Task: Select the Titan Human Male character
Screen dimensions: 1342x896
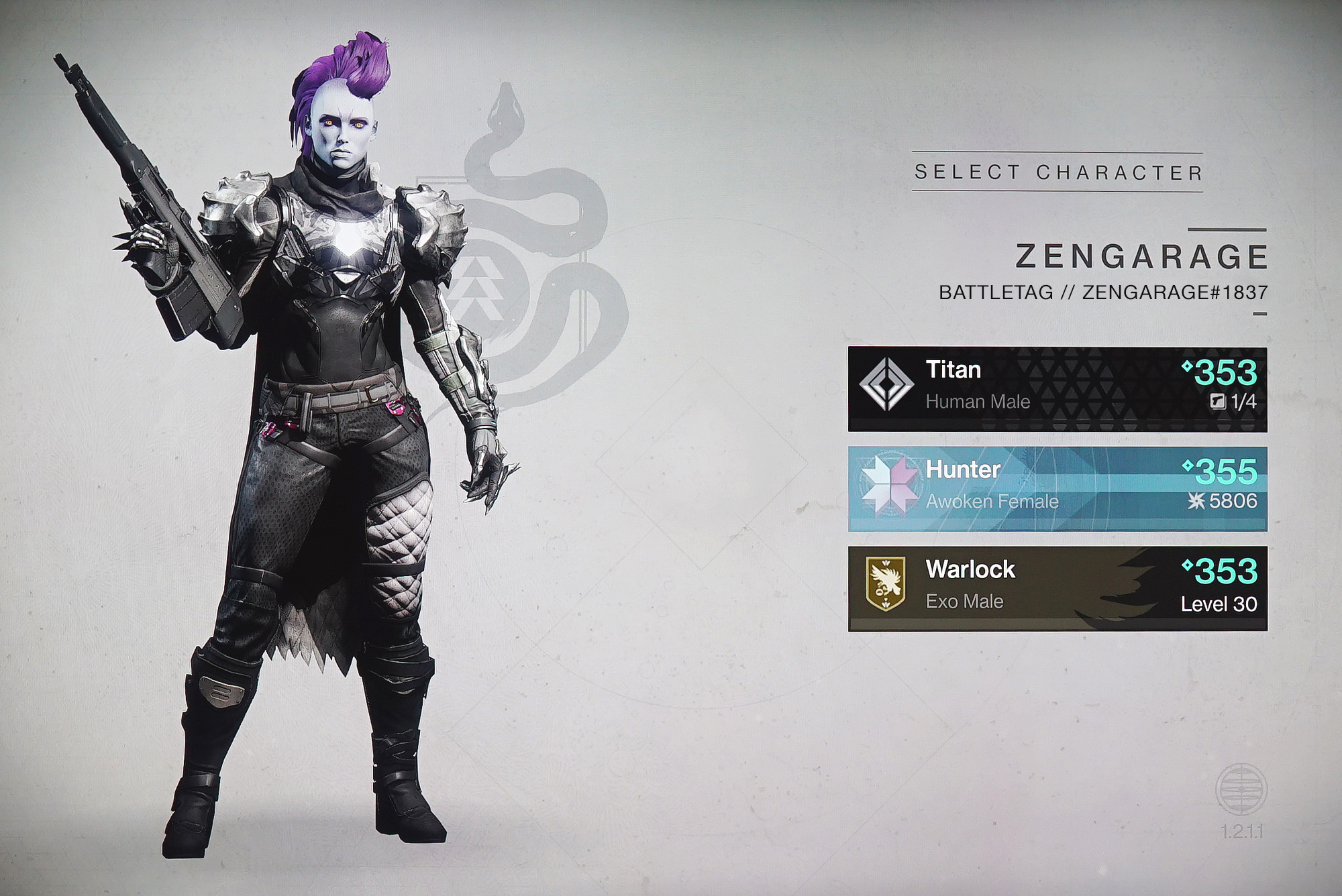Action: pyautogui.click(x=1057, y=388)
